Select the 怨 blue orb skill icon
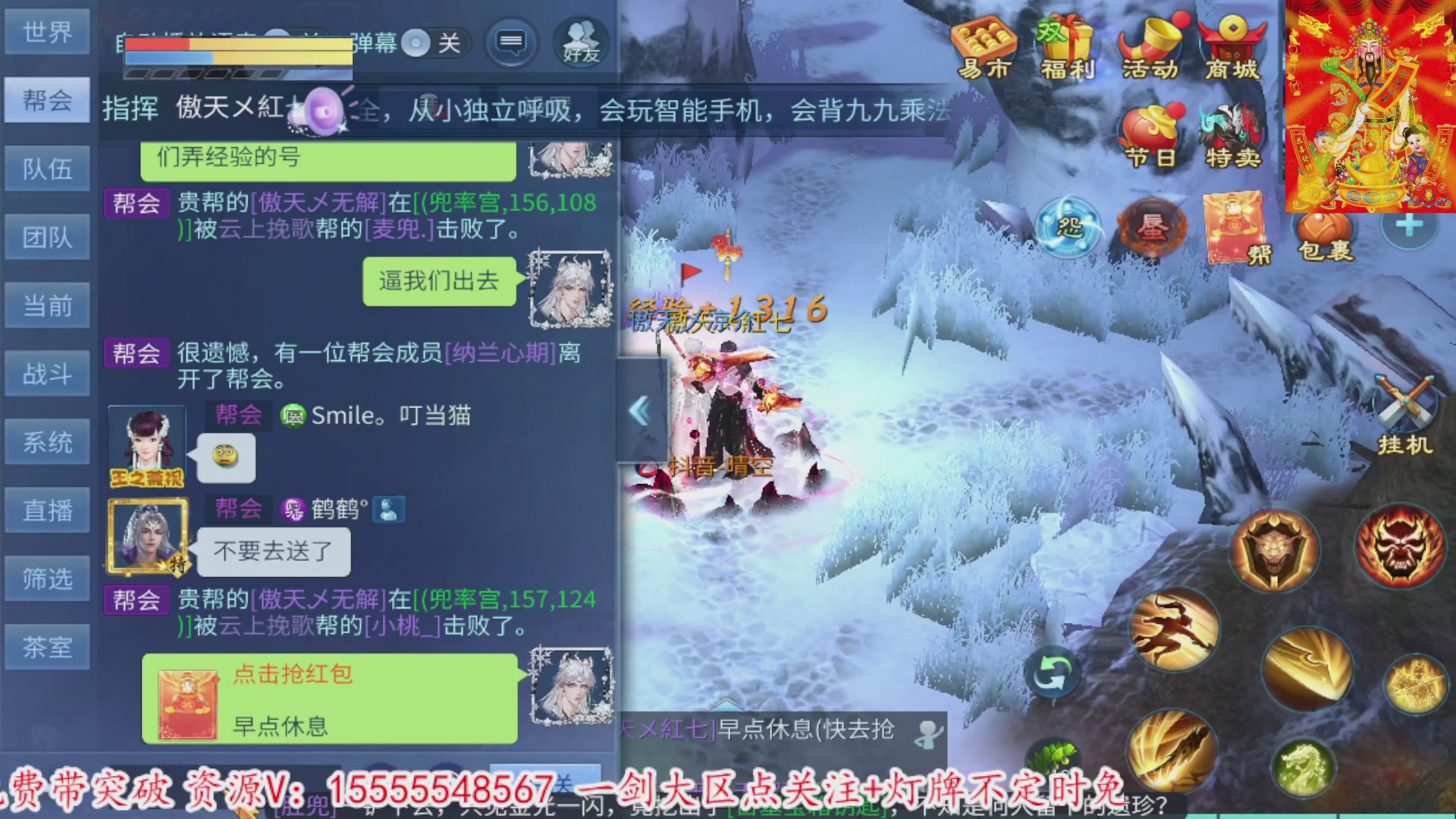1456x819 pixels. (x=1069, y=227)
